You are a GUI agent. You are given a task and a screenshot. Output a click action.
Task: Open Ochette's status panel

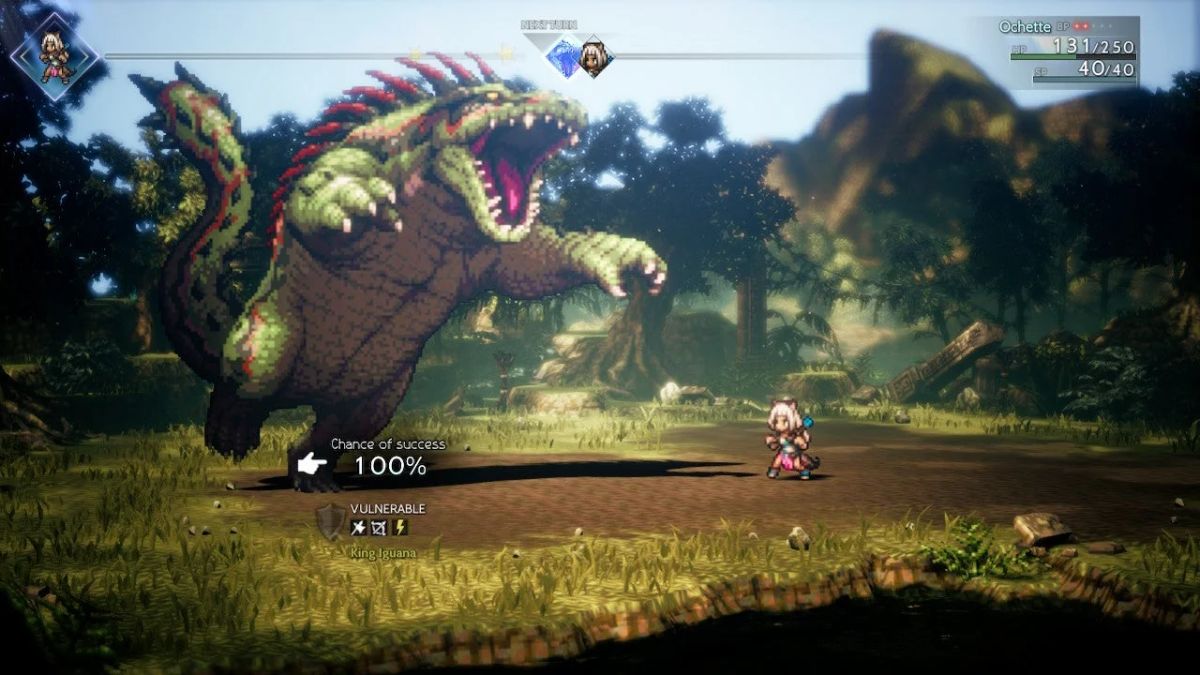coord(1068,51)
